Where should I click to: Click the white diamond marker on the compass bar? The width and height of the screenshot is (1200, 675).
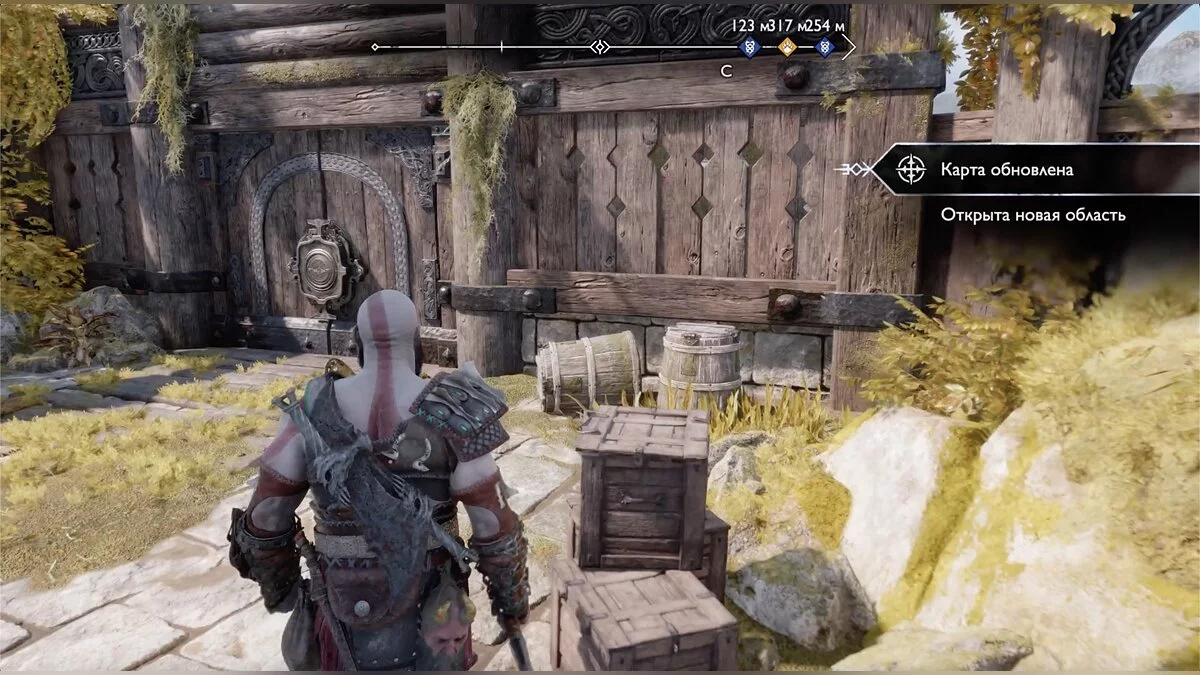coord(599,47)
